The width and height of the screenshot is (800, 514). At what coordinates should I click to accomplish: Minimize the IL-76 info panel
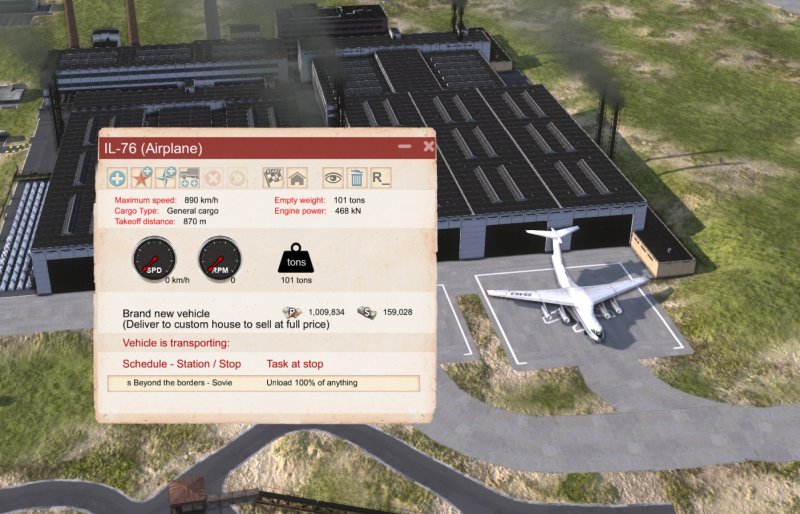pos(405,147)
